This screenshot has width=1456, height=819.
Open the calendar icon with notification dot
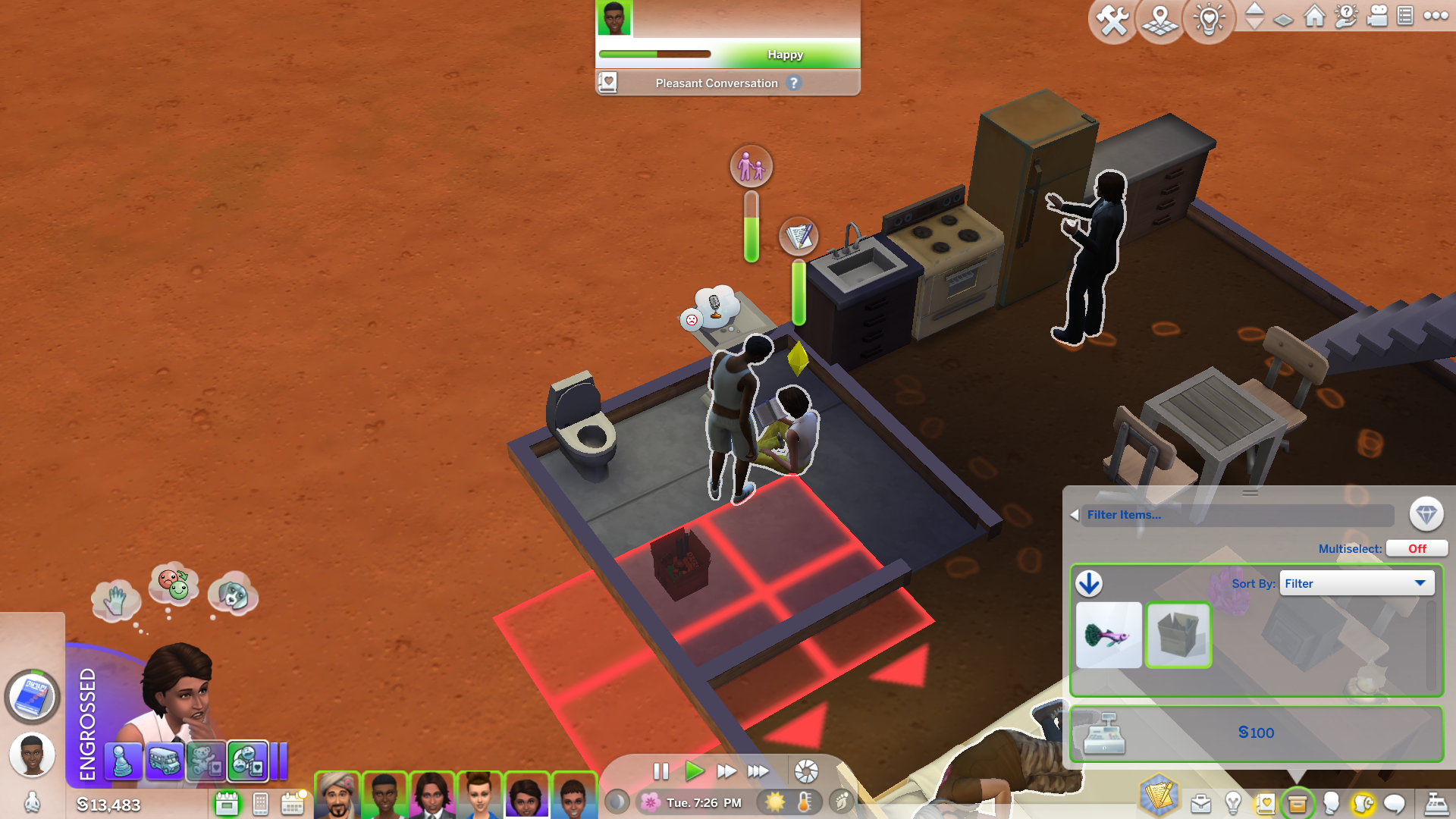[292, 803]
